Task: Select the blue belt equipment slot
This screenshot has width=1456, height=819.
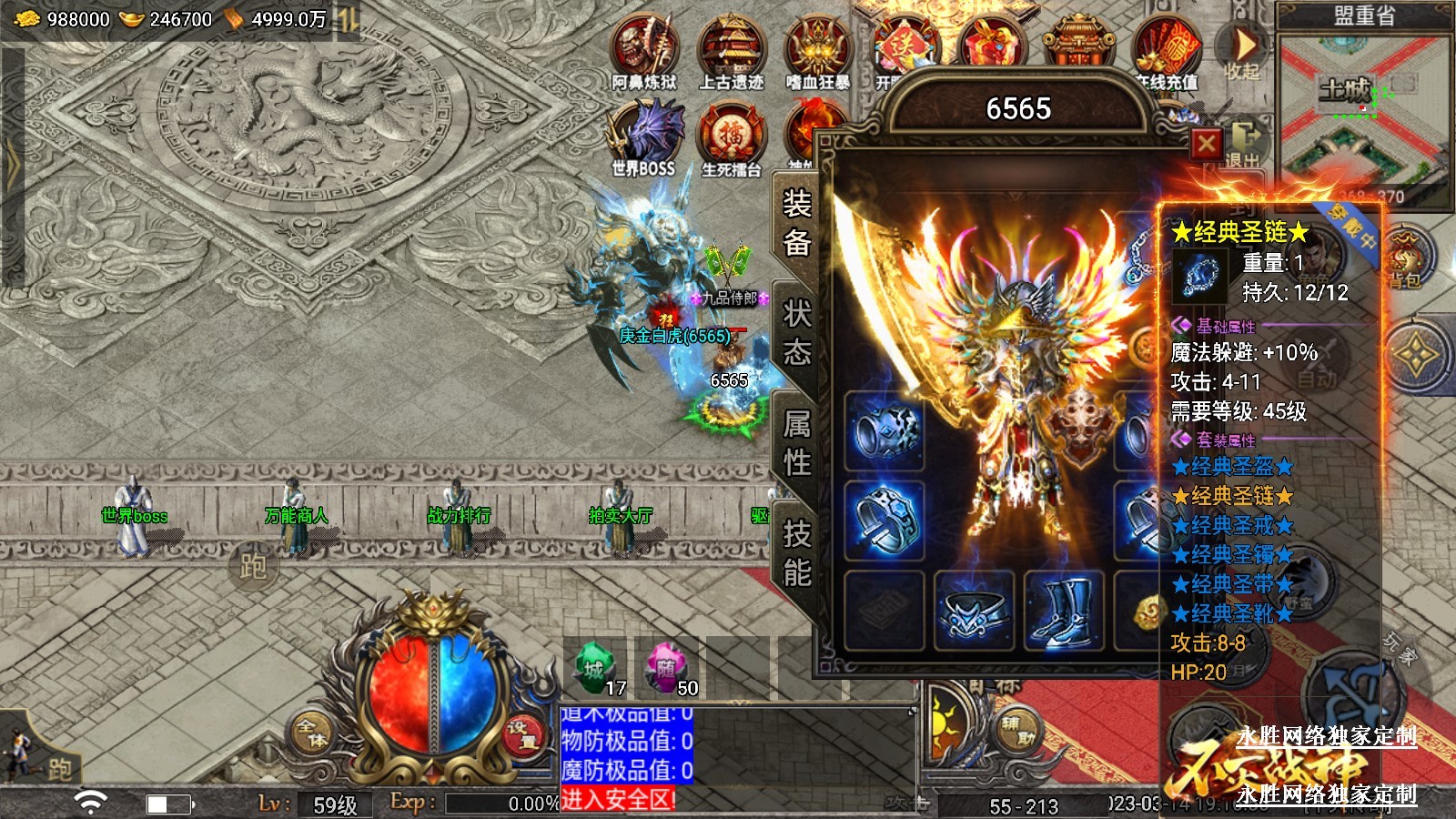Action: (975, 610)
